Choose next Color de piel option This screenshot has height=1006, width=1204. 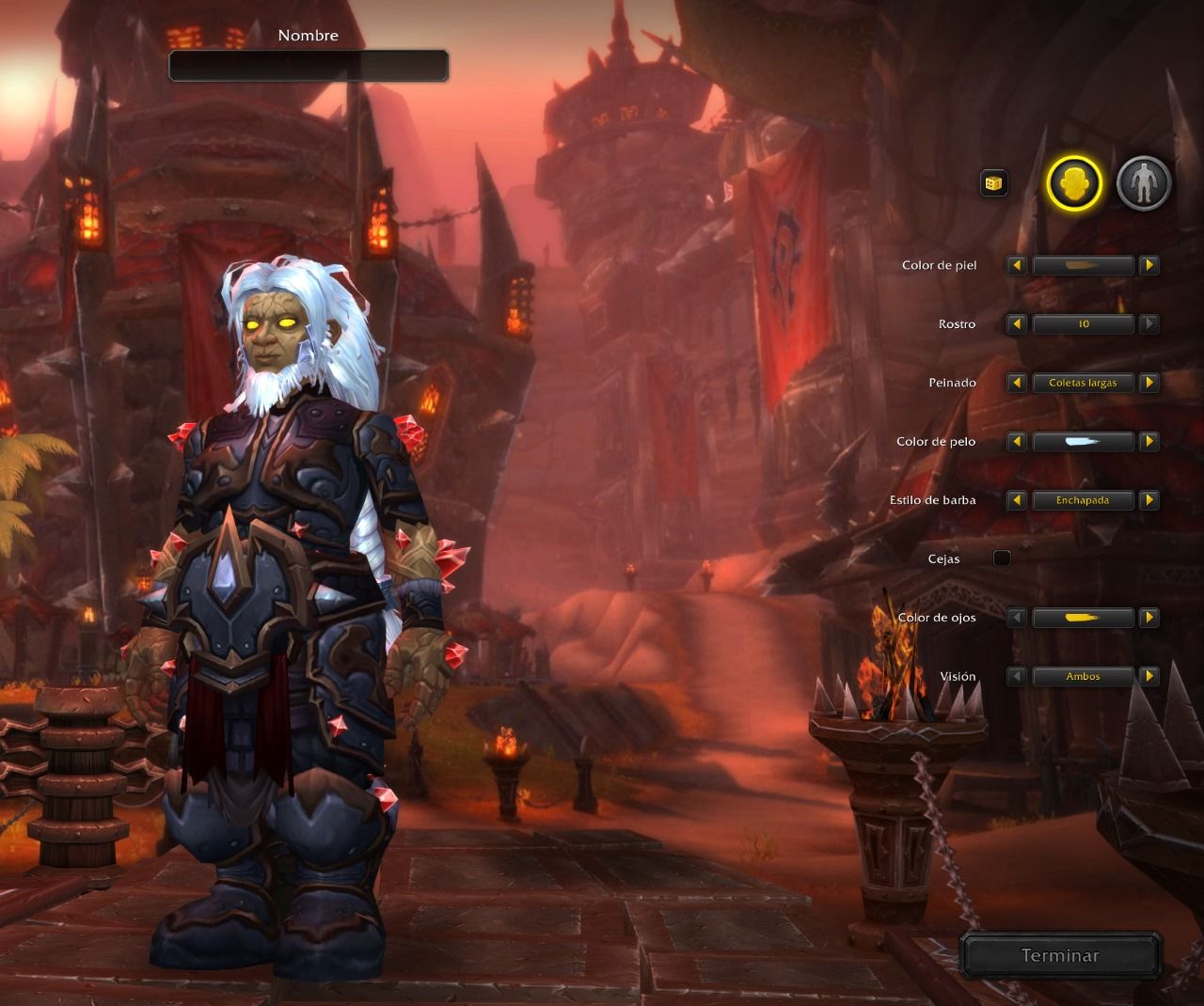tap(1149, 266)
